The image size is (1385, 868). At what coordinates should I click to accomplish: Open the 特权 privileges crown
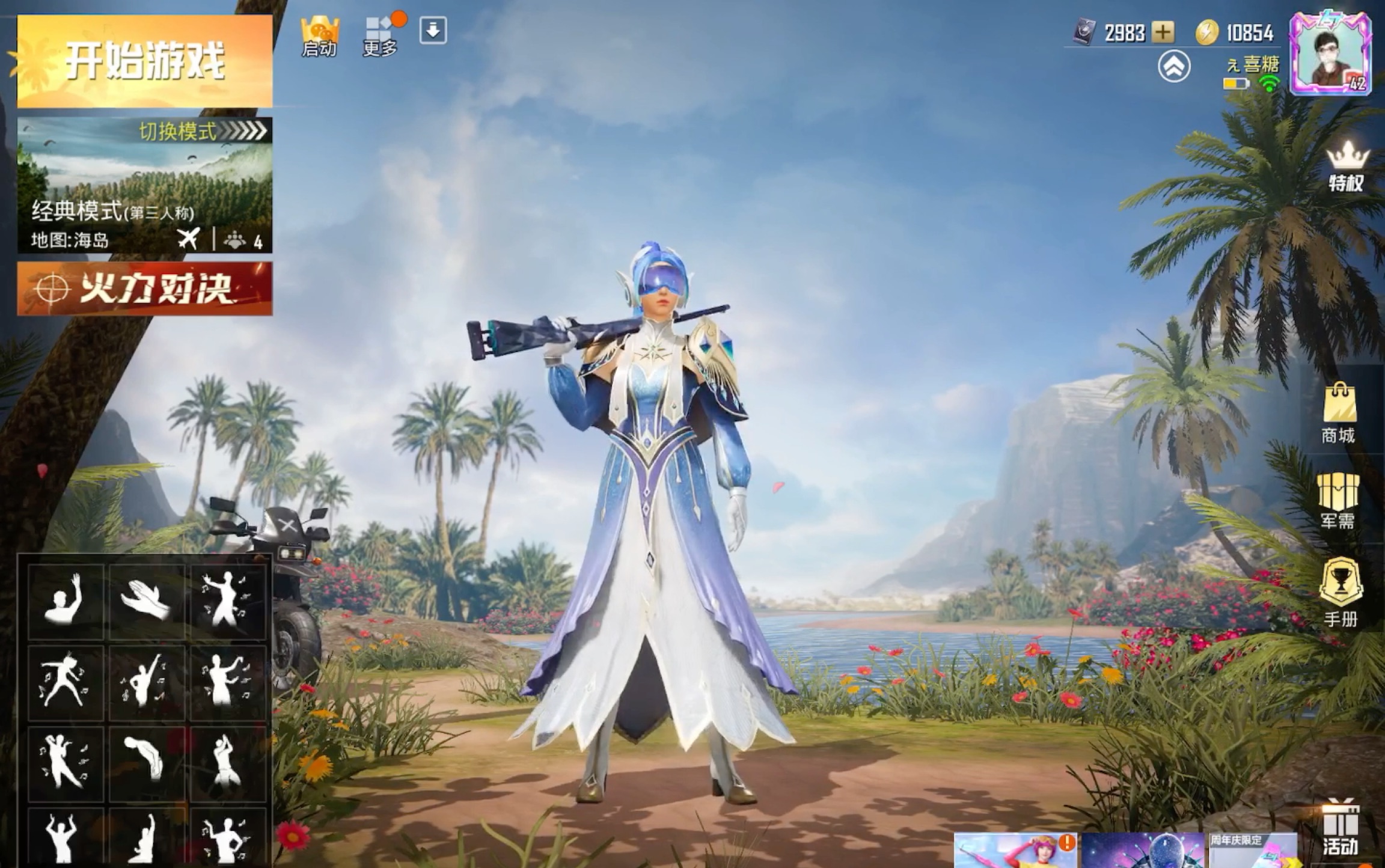[x=1347, y=167]
